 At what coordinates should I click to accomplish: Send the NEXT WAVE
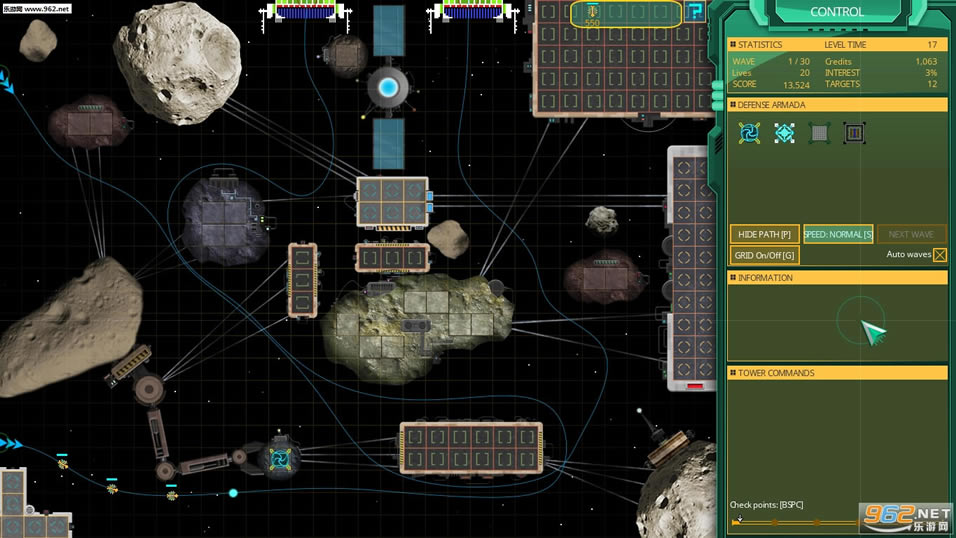(x=911, y=234)
